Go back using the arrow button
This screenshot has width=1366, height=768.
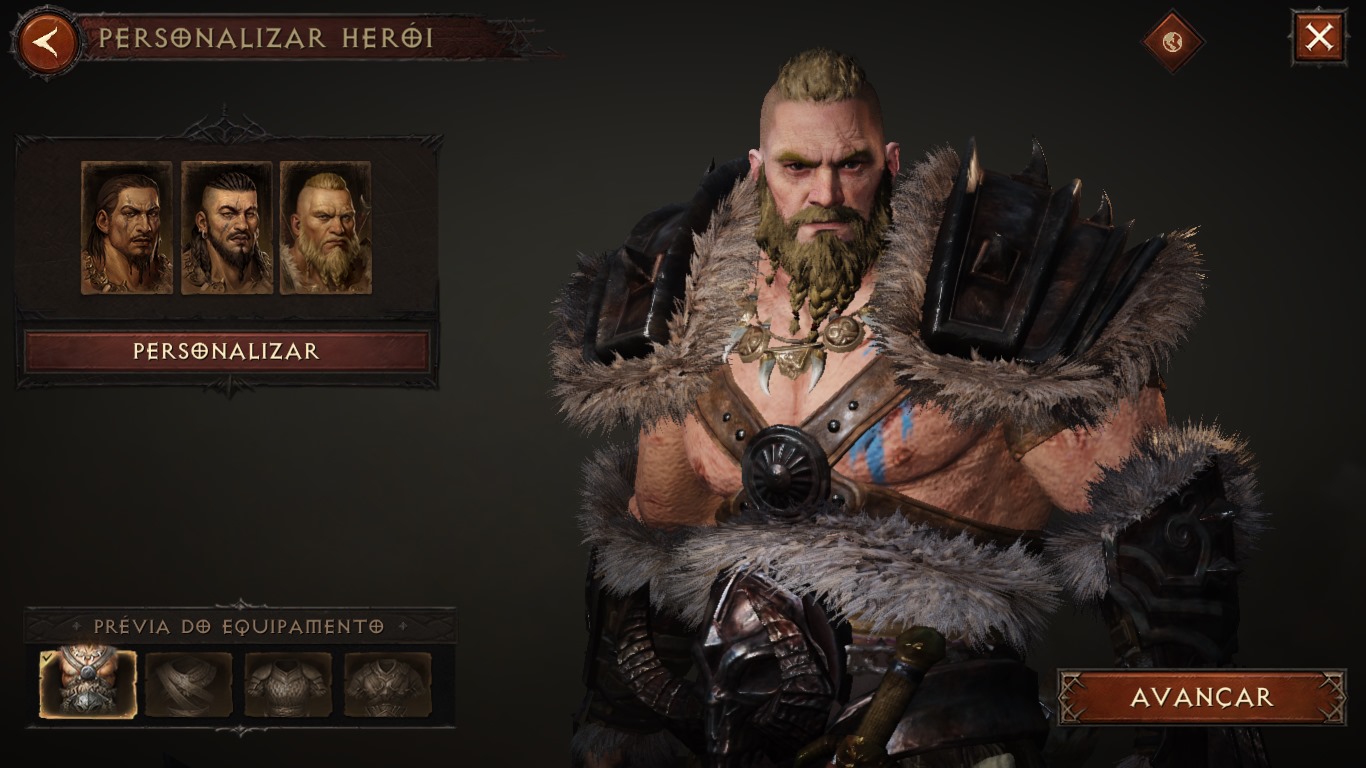pyautogui.click(x=45, y=42)
